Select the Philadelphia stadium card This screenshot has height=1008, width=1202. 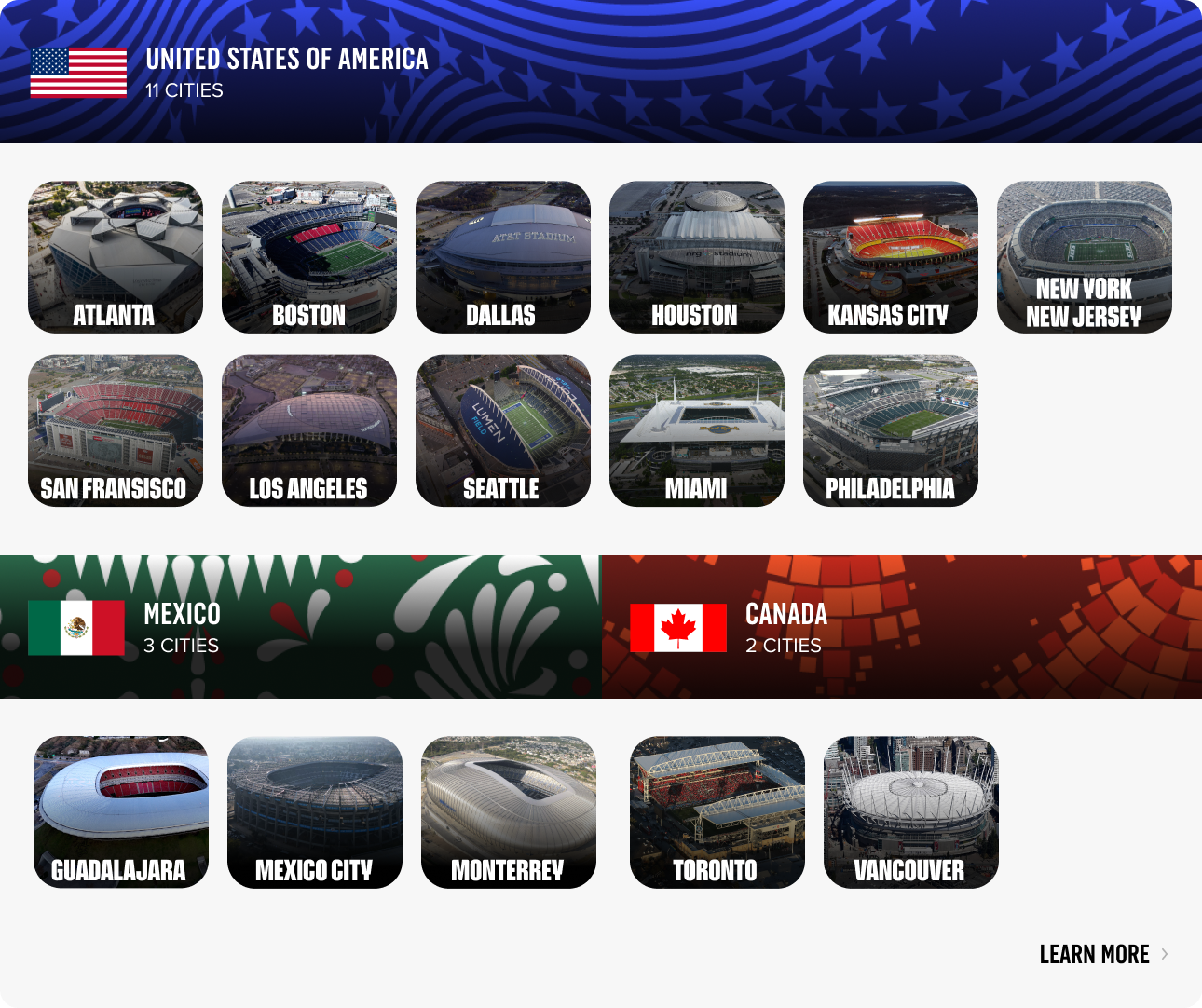891,429
